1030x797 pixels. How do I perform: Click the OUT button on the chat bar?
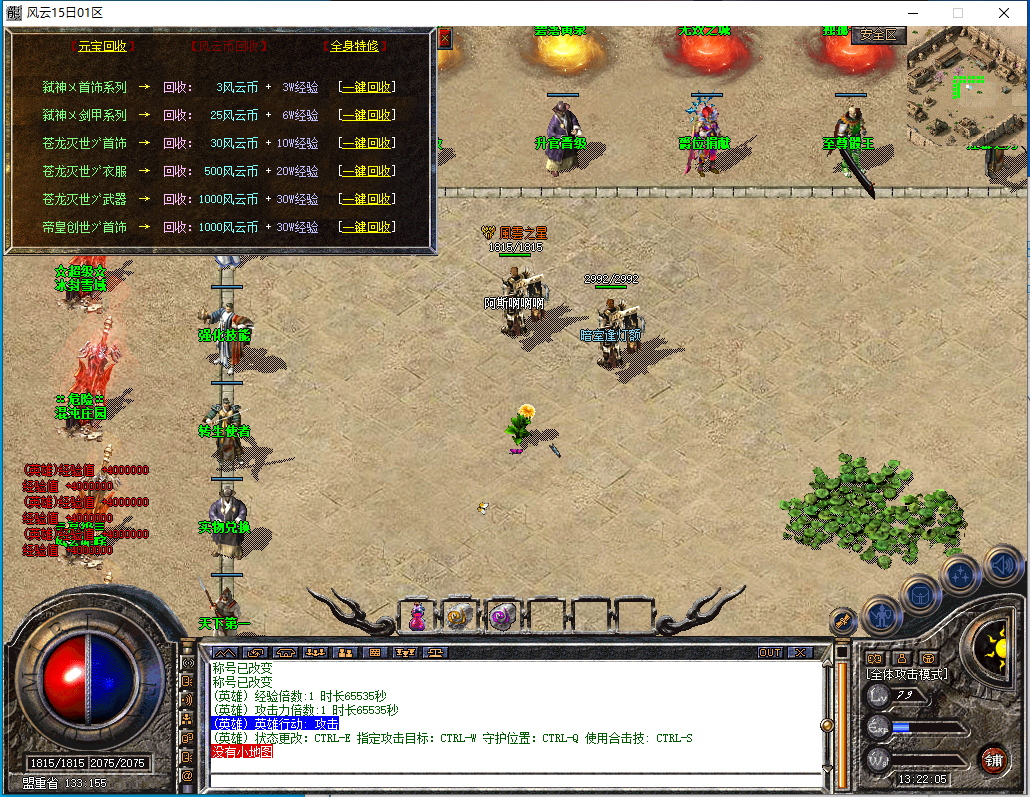pos(769,652)
